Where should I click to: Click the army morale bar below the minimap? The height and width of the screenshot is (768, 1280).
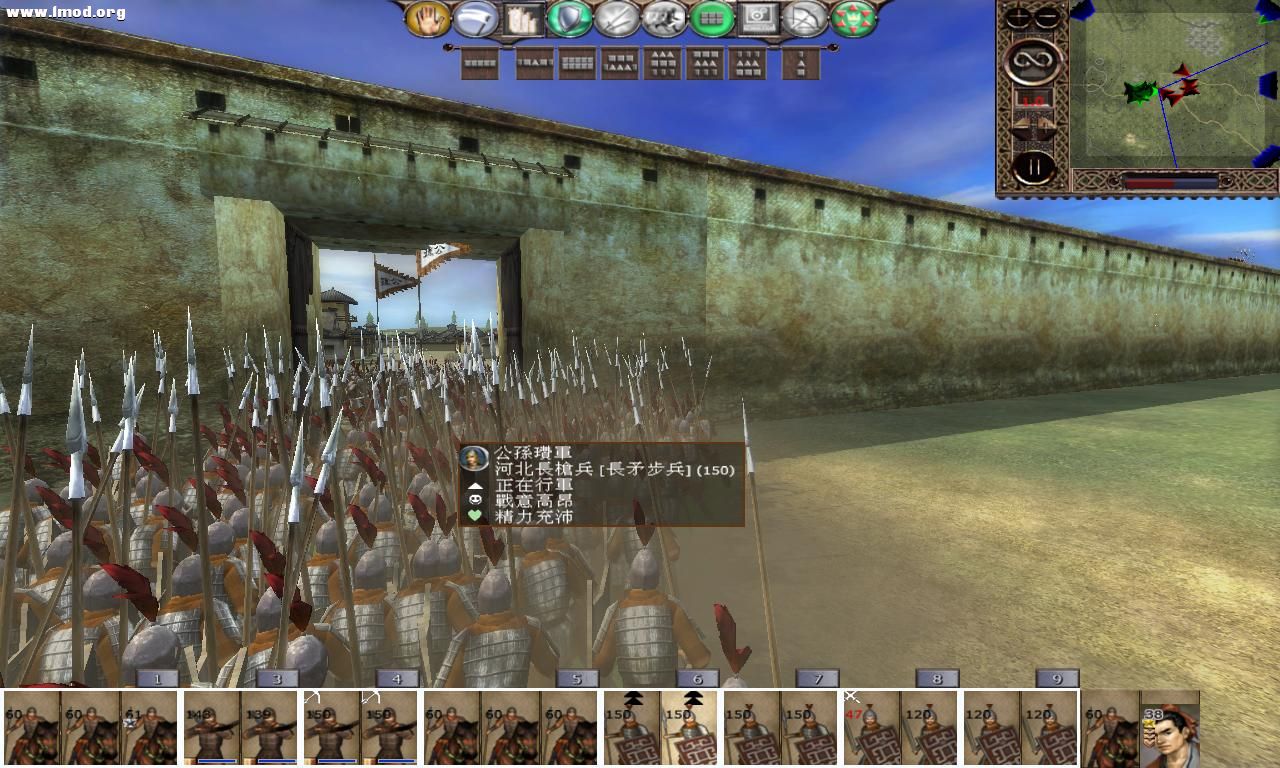1172,181
